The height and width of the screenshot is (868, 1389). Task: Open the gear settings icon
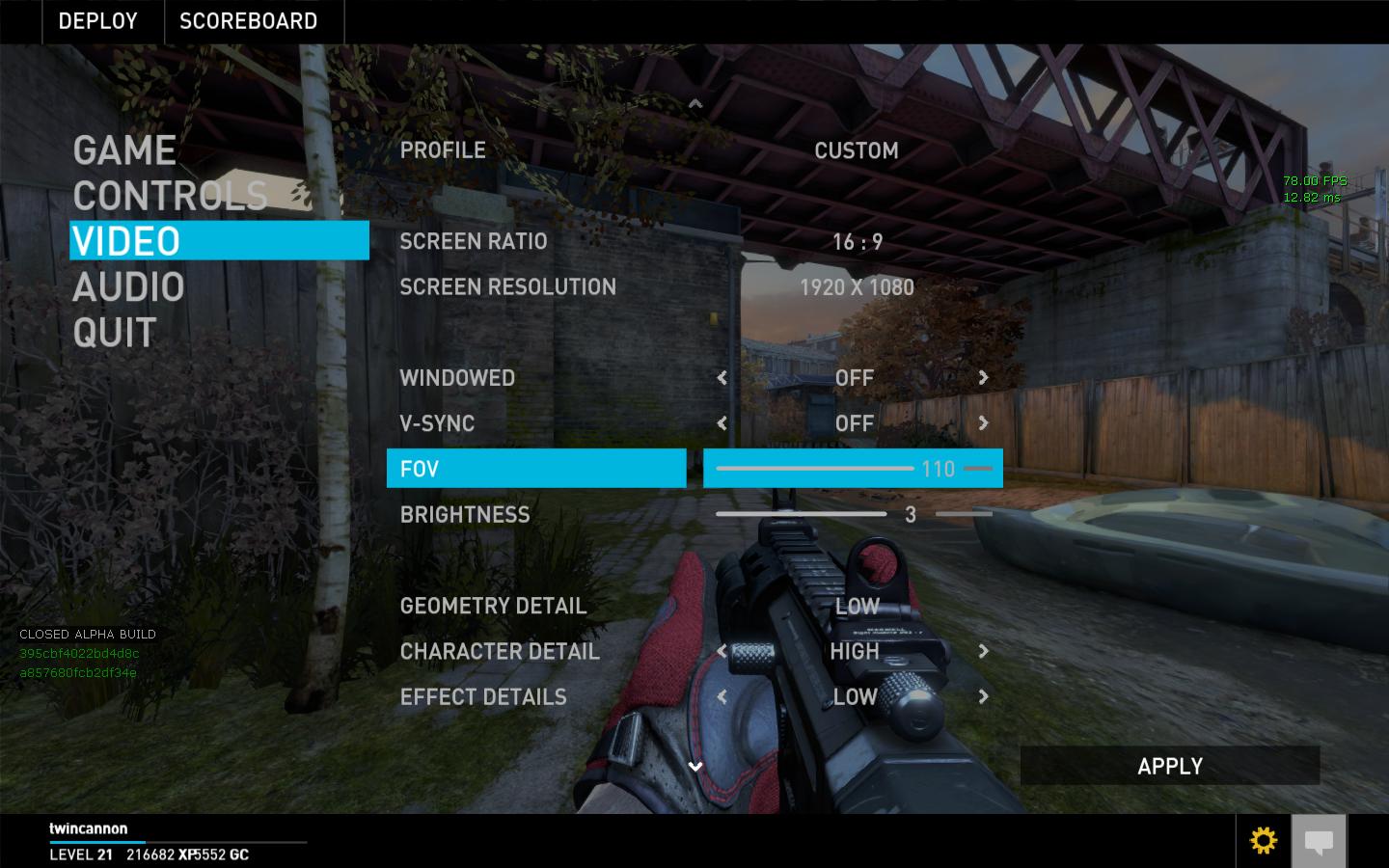click(1263, 840)
